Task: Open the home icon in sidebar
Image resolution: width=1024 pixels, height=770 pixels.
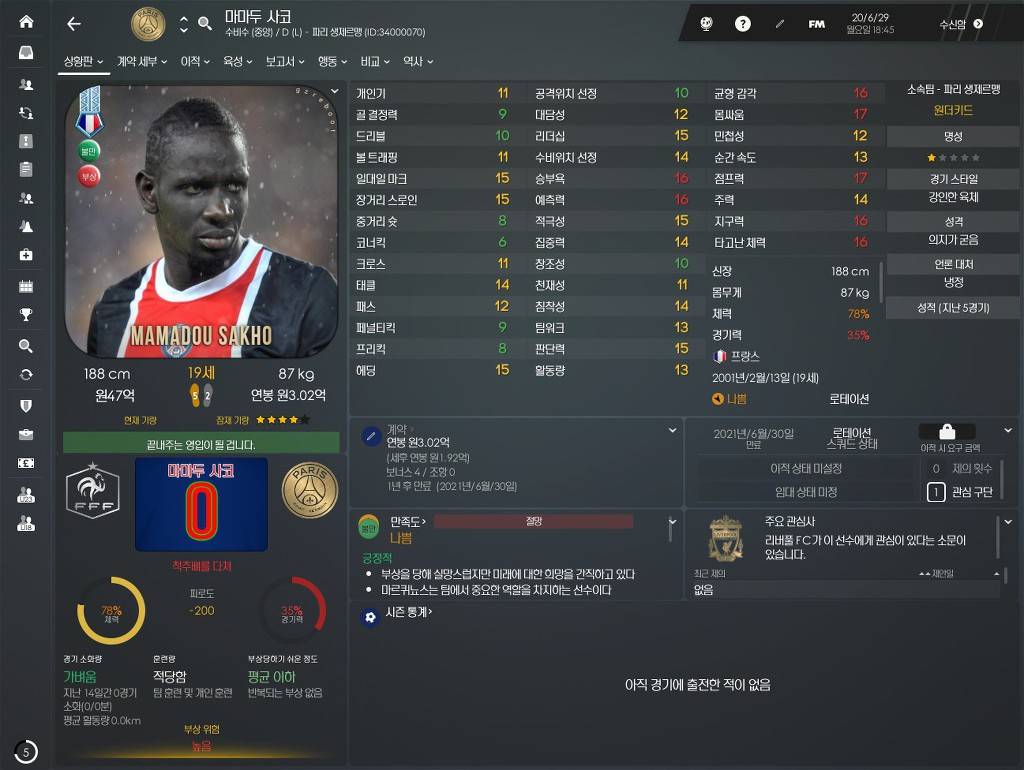Action: pyautogui.click(x=26, y=22)
